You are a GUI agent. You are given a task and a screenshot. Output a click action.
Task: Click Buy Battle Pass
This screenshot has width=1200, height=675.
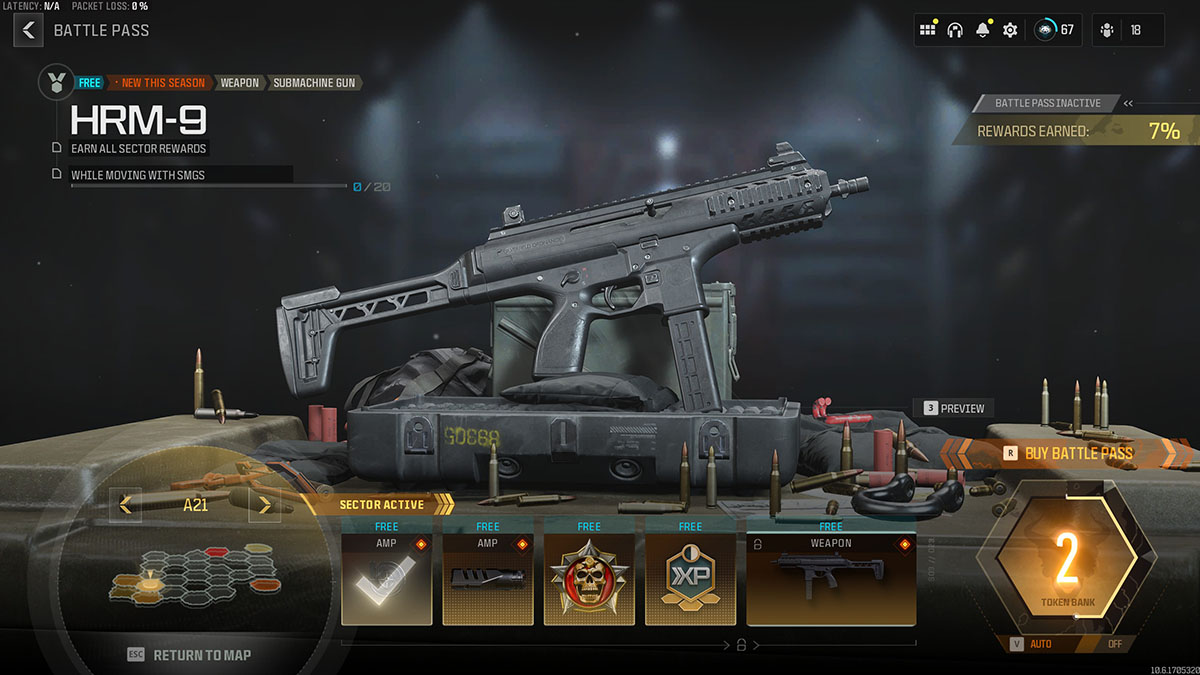coord(1067,453)
